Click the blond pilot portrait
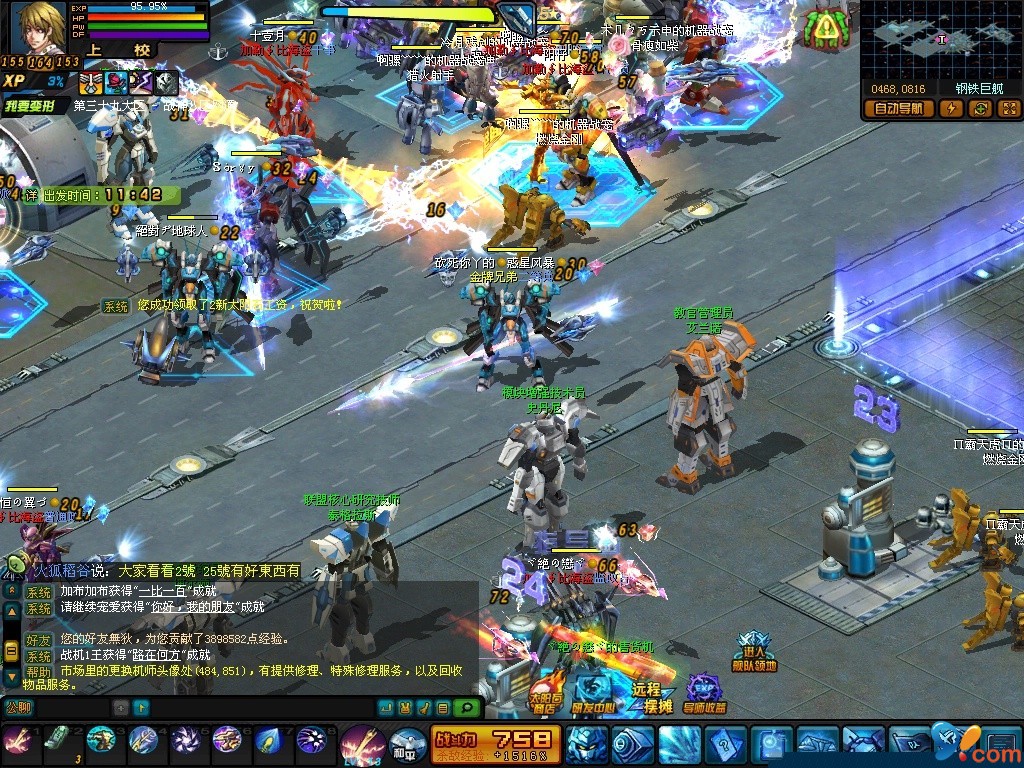 tap(37, 27)
